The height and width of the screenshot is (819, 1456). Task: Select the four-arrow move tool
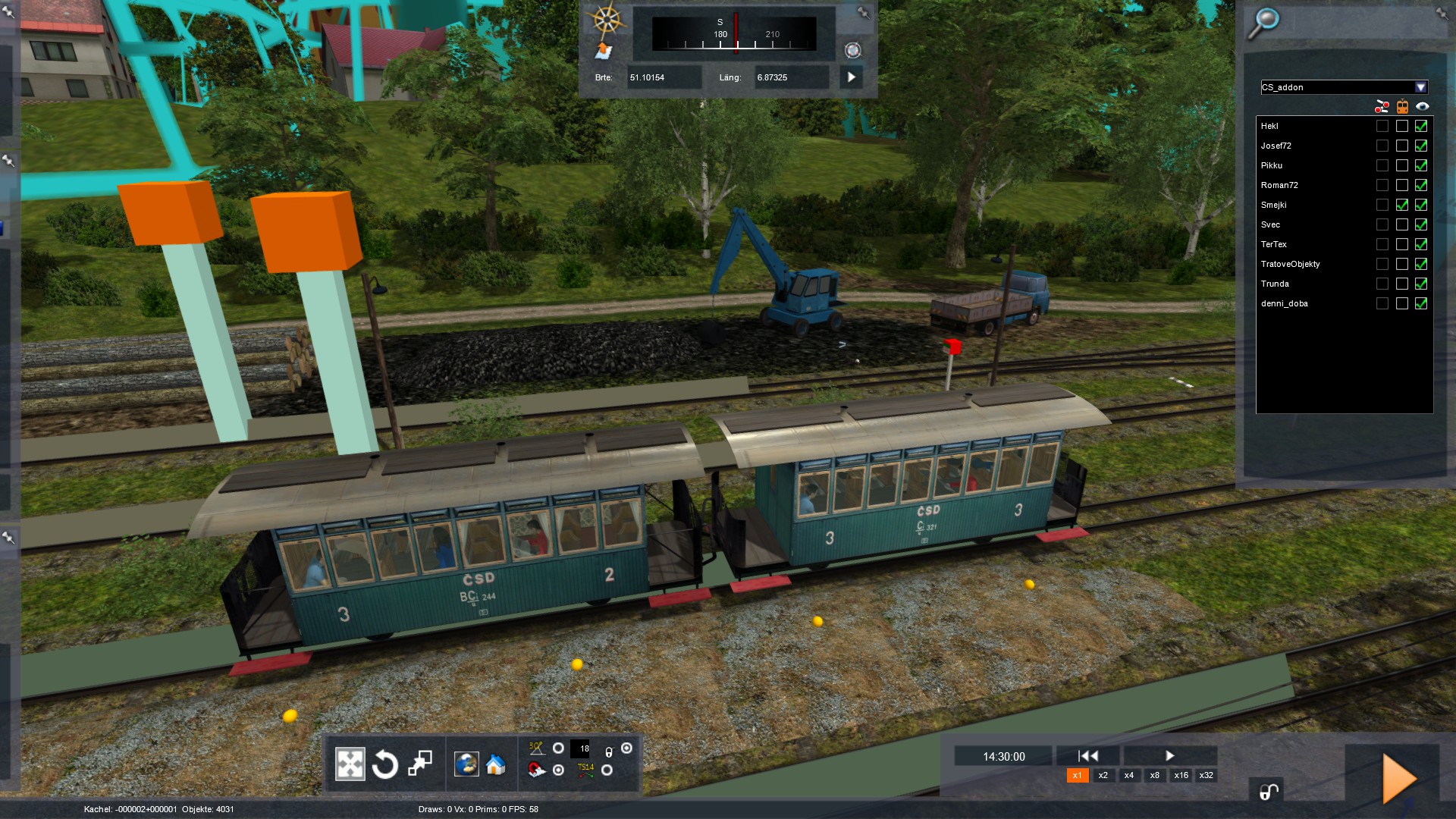350,764
